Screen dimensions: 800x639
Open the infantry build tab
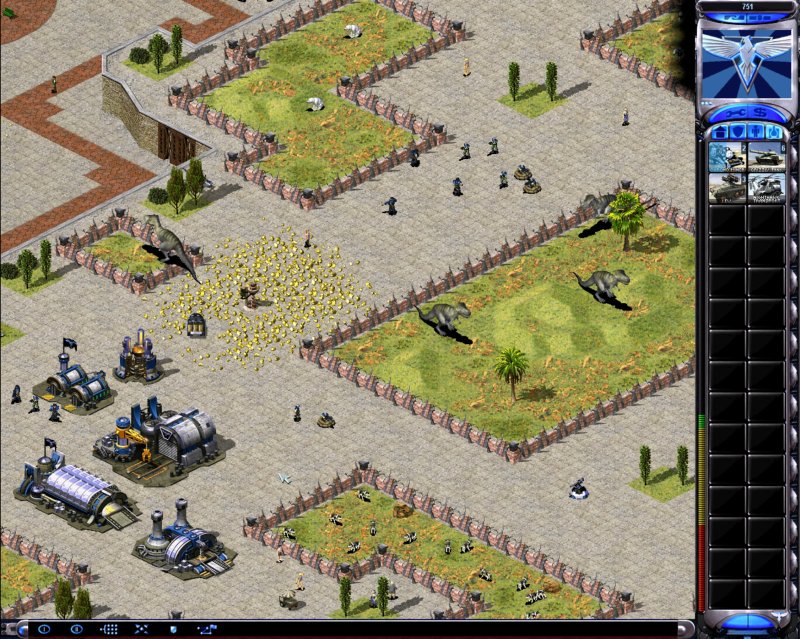(x=756, y=131)
